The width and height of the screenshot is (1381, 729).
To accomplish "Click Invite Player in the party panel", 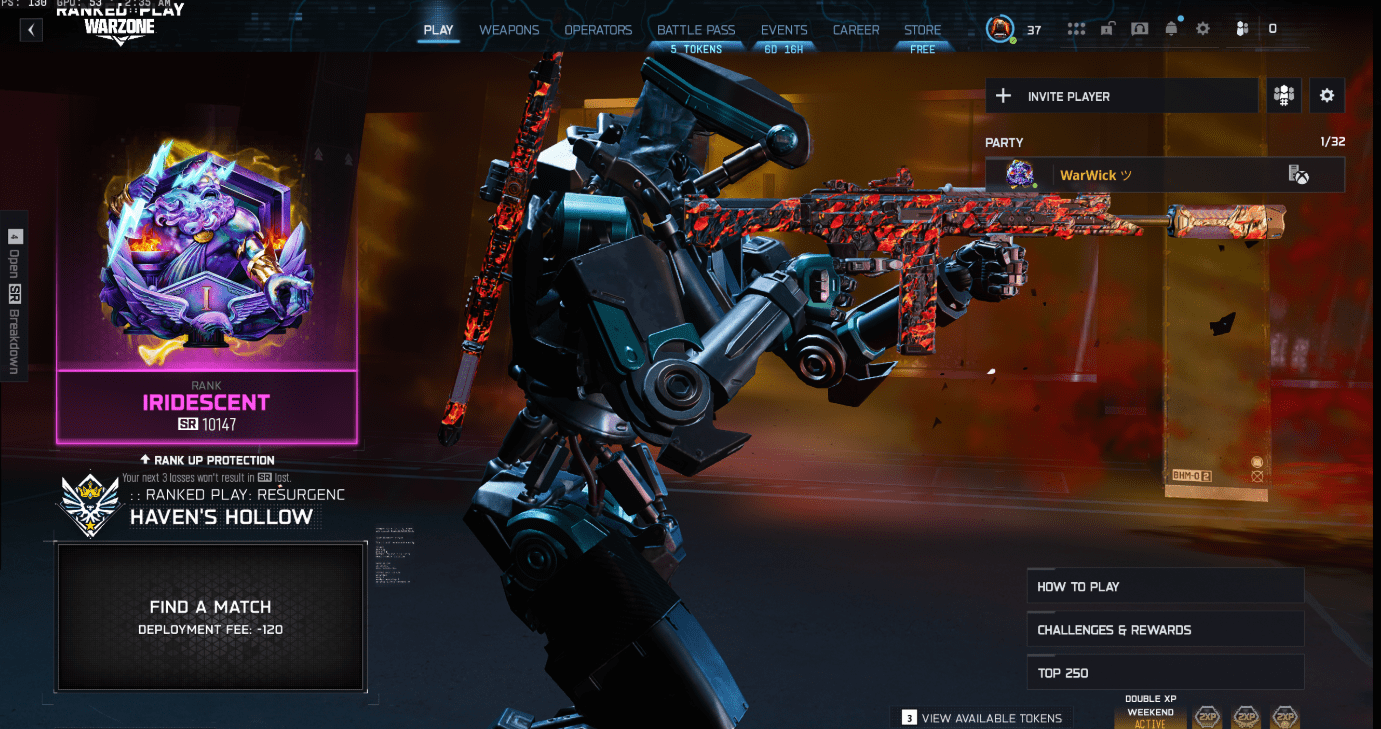I will (x=1121, y=95).
